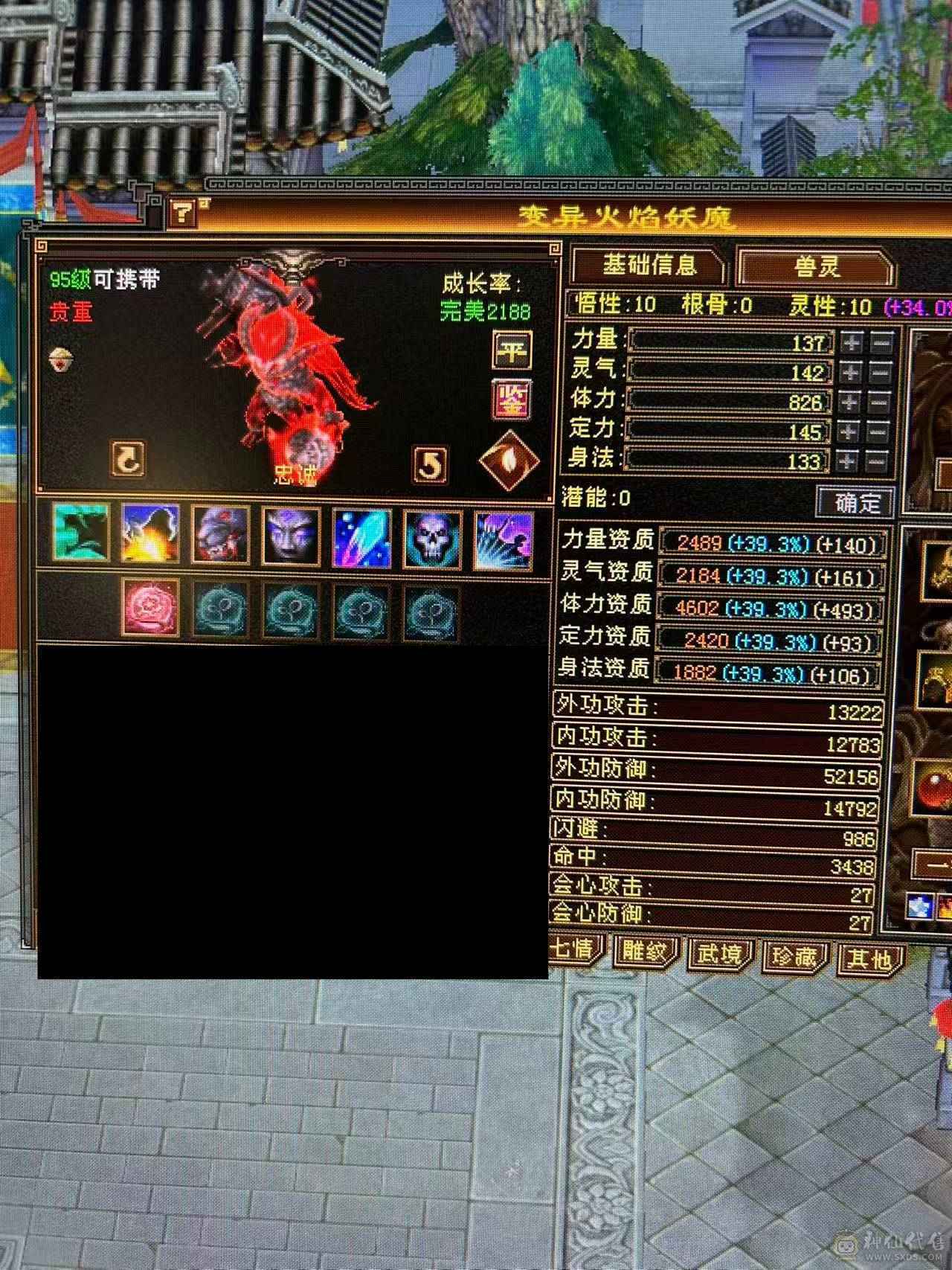Click the purple face skill icon
The image size is (952, 1270).
(290, 539)
